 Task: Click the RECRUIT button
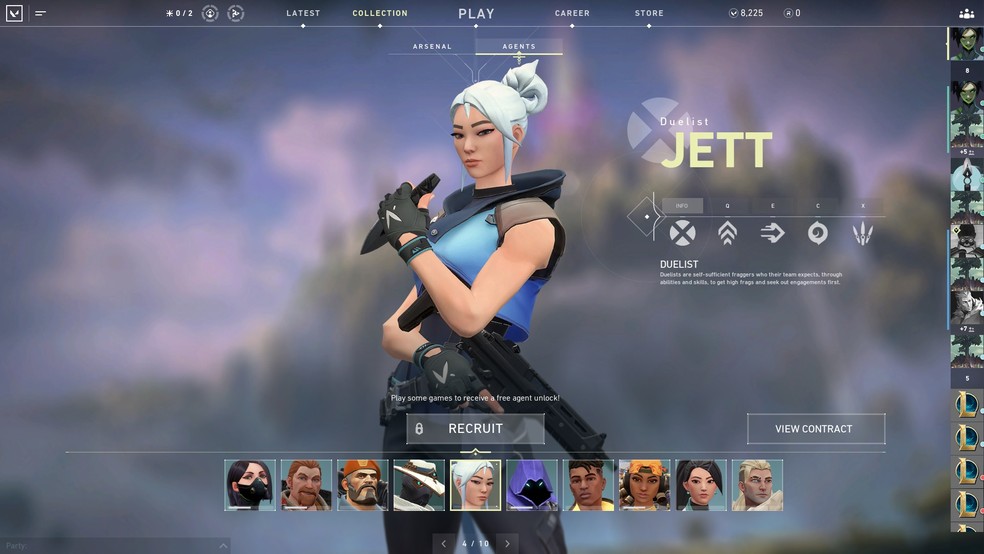(475, 429)
